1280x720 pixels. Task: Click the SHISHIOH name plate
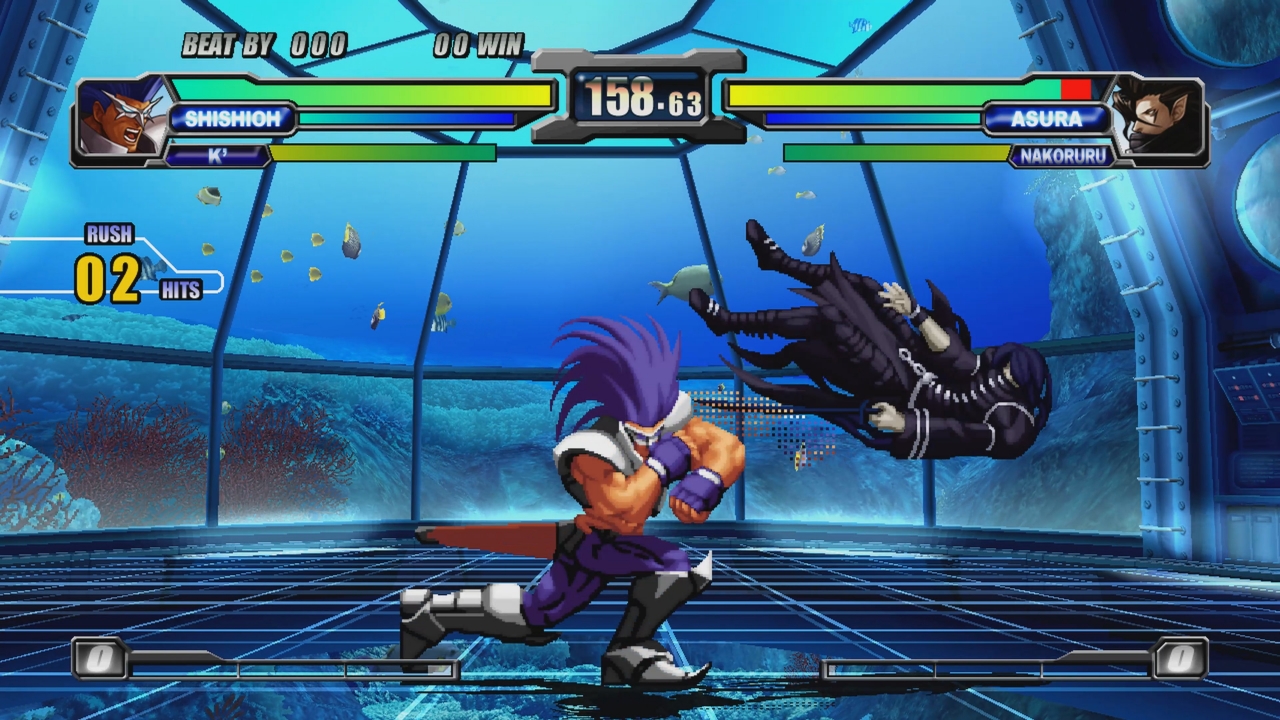point(233,119)
